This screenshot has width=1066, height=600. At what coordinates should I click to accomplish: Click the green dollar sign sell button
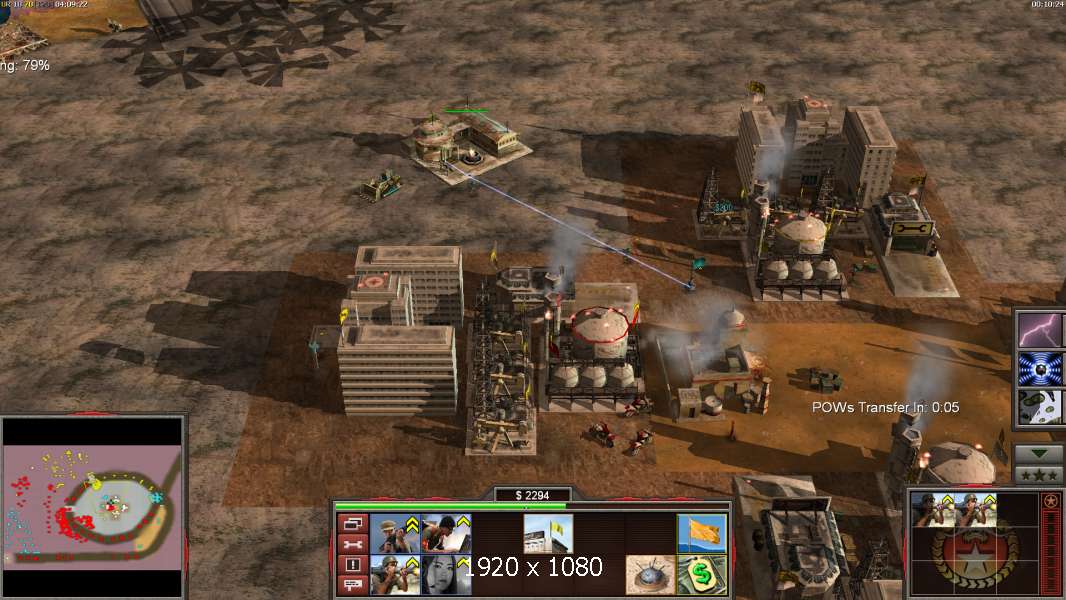(x=701, y=575)
